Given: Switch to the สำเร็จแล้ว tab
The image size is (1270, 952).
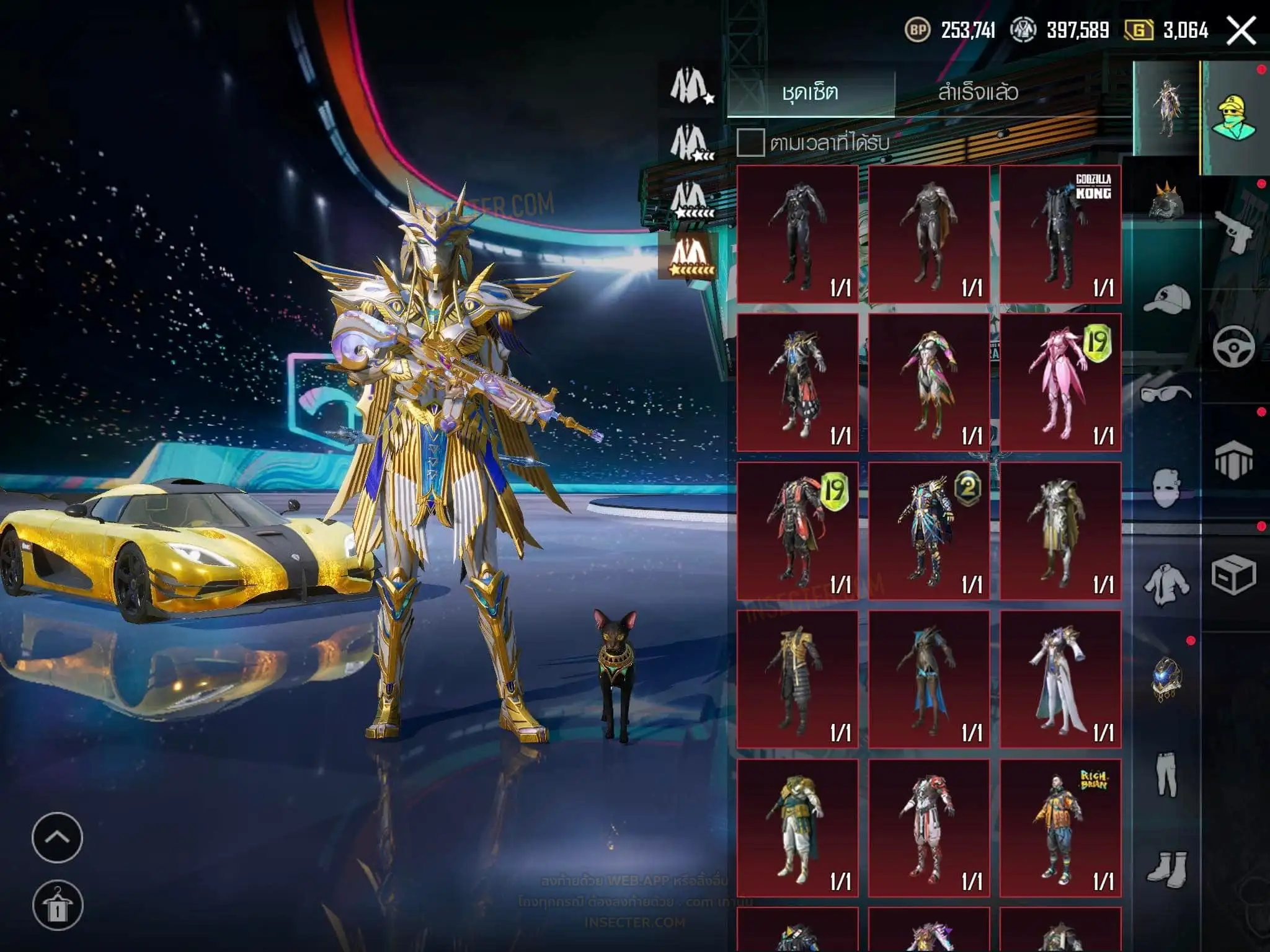Looking at the screenshot, I should (977, 93).
